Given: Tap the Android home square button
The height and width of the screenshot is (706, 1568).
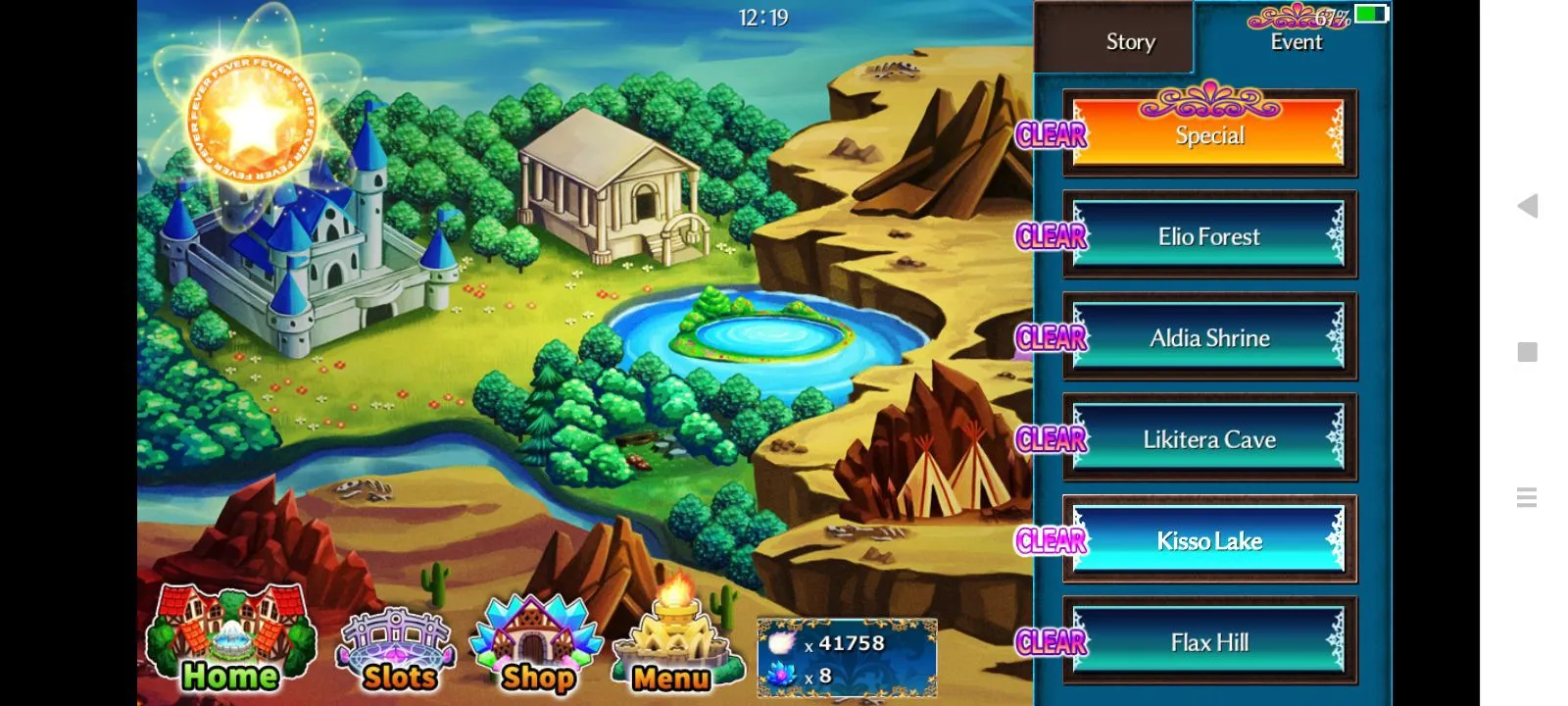Looking at the screenshot, I should pyautogui.click(x=1527, y=352).
